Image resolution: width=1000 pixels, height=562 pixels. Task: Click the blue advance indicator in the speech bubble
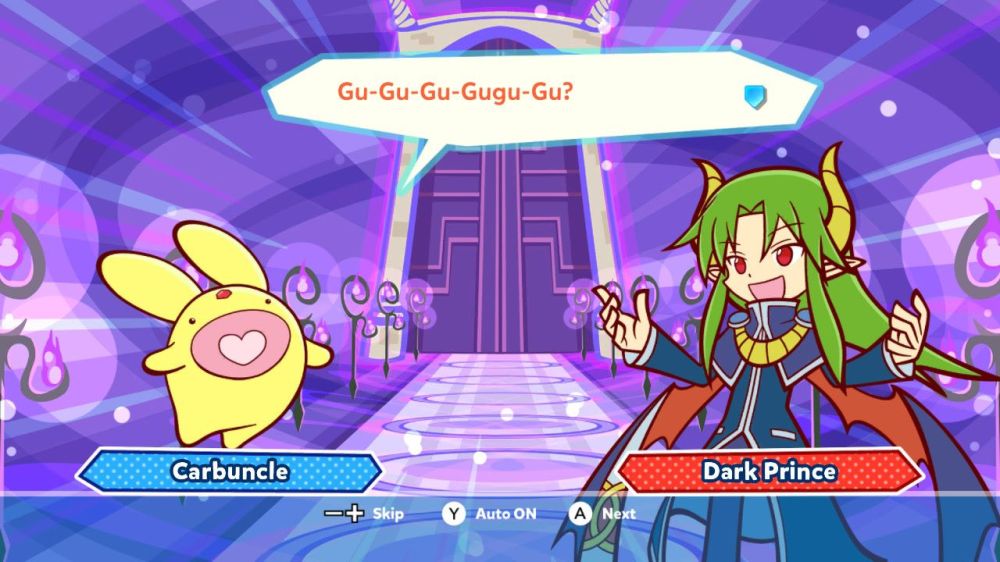pos(754,95)
